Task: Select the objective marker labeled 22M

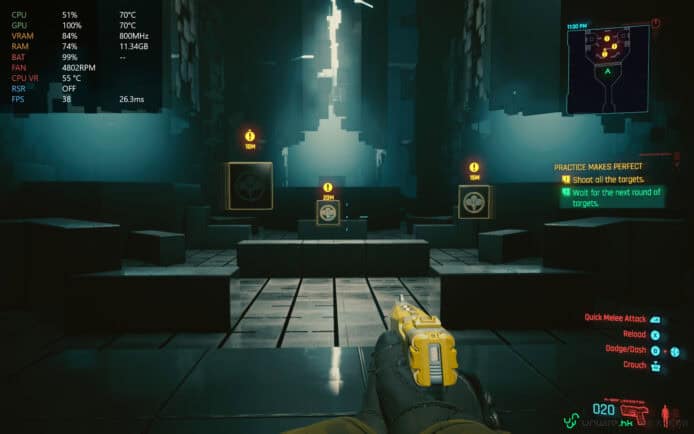Action: tap(327, 188)
